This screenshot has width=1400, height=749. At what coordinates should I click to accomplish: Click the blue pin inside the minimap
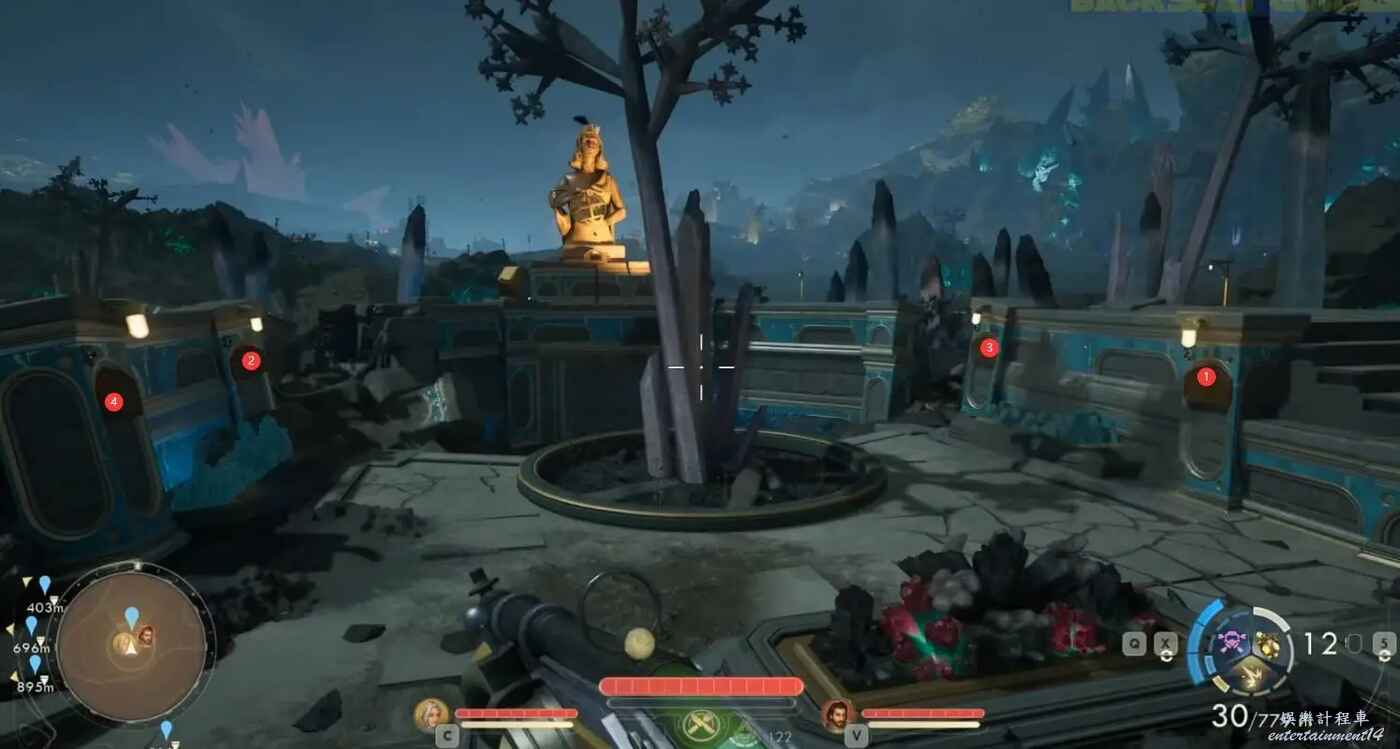pos(132,616)
